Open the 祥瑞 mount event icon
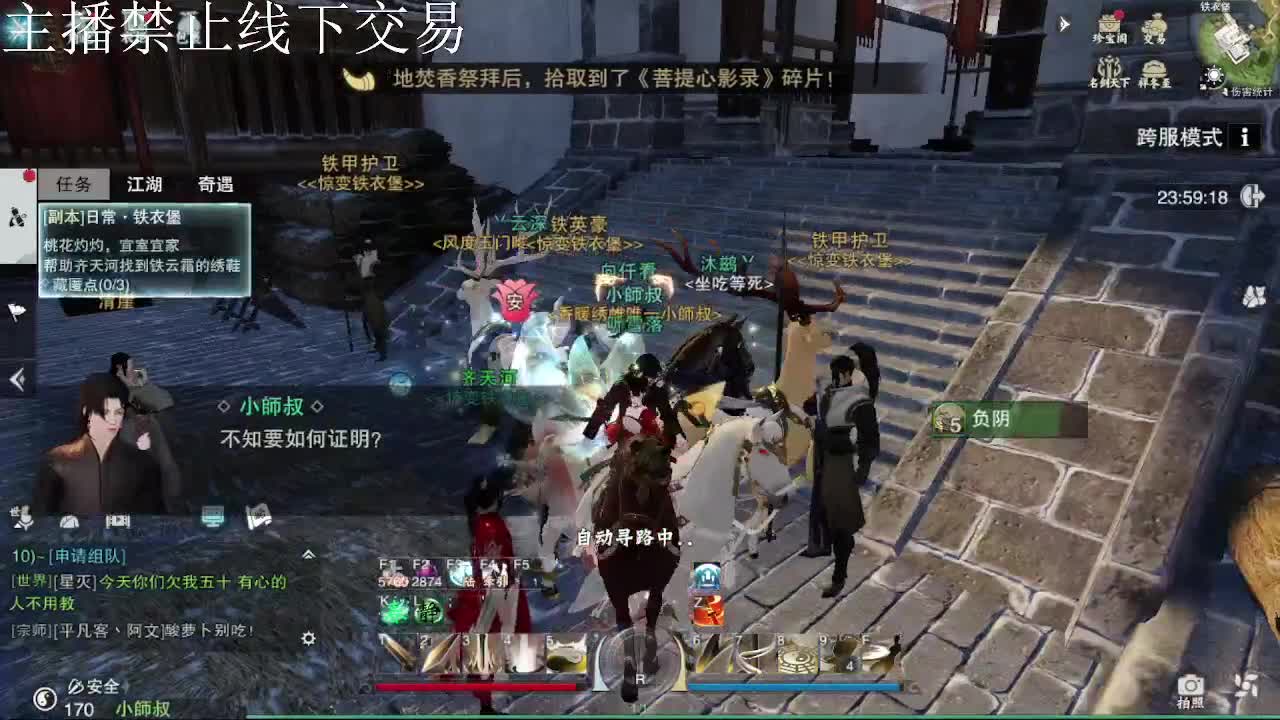Screen dimensions: 1280x720 click(1154, 68)
